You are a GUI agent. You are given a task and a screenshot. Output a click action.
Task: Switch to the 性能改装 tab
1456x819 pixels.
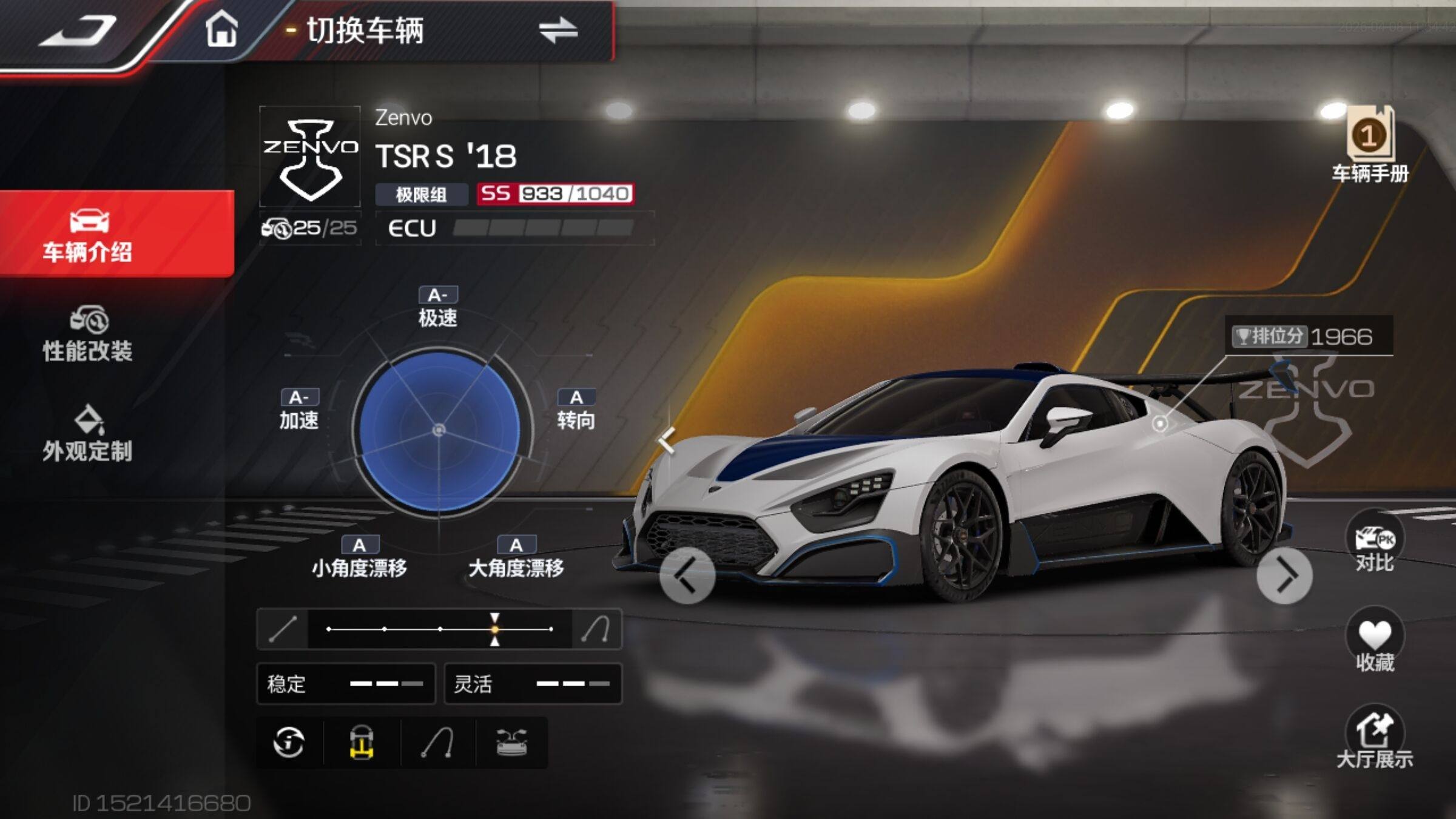pyautogui.click(x=88, y=334)
